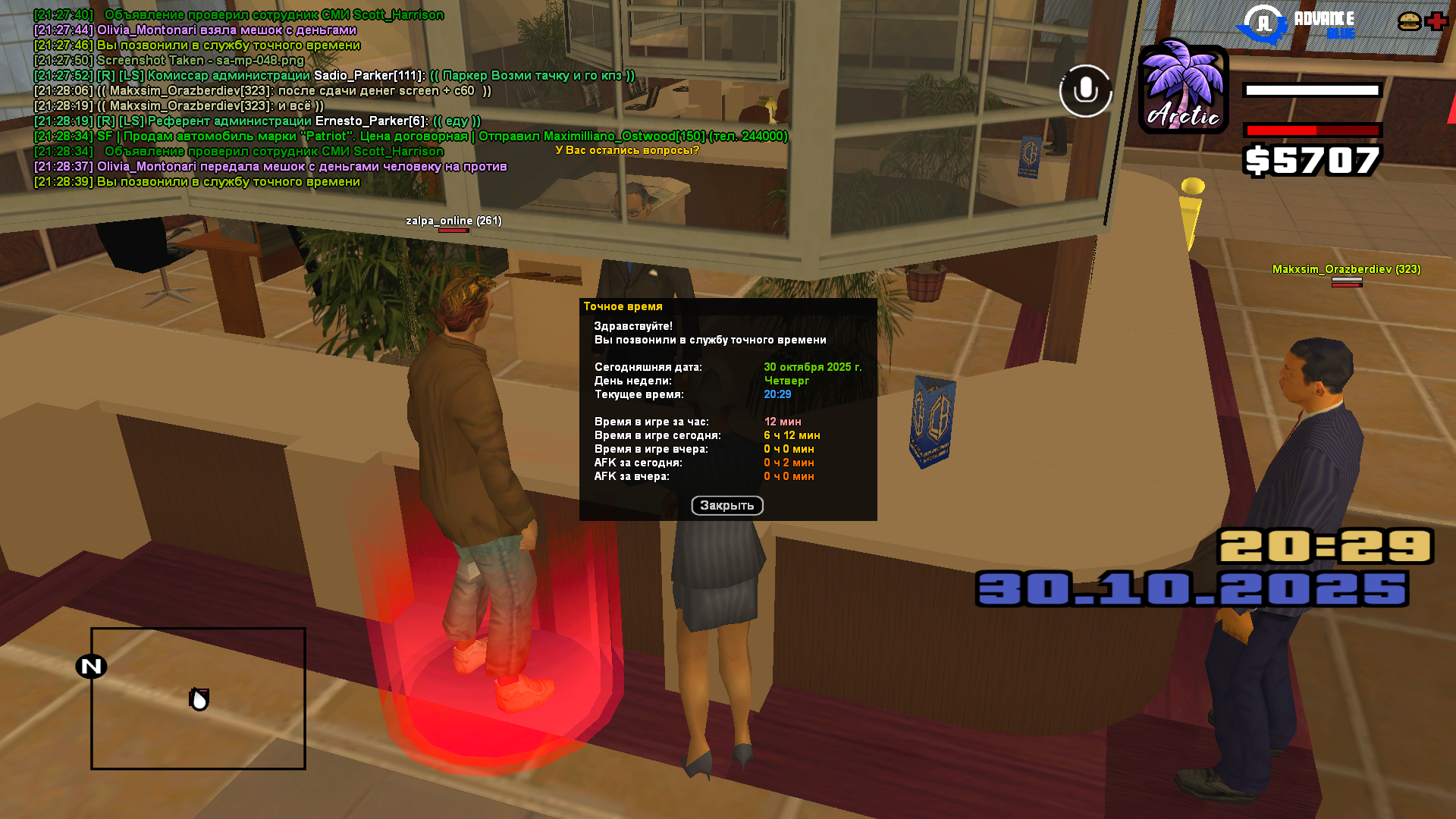Click the white player blip on the minimap
Screen dimensions: 1456x819
coord(198,699)
